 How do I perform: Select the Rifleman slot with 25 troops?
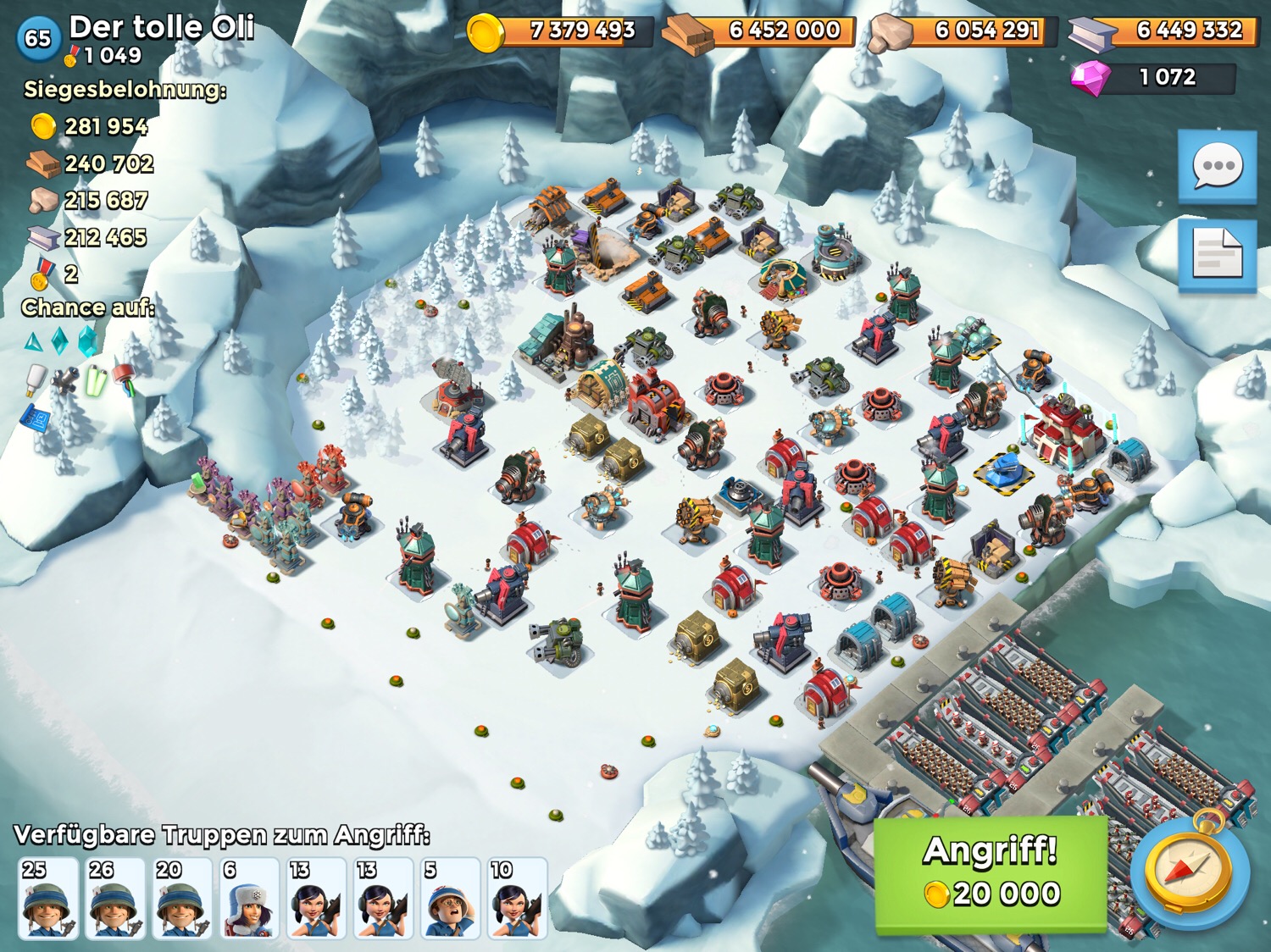tap(47, 898)
